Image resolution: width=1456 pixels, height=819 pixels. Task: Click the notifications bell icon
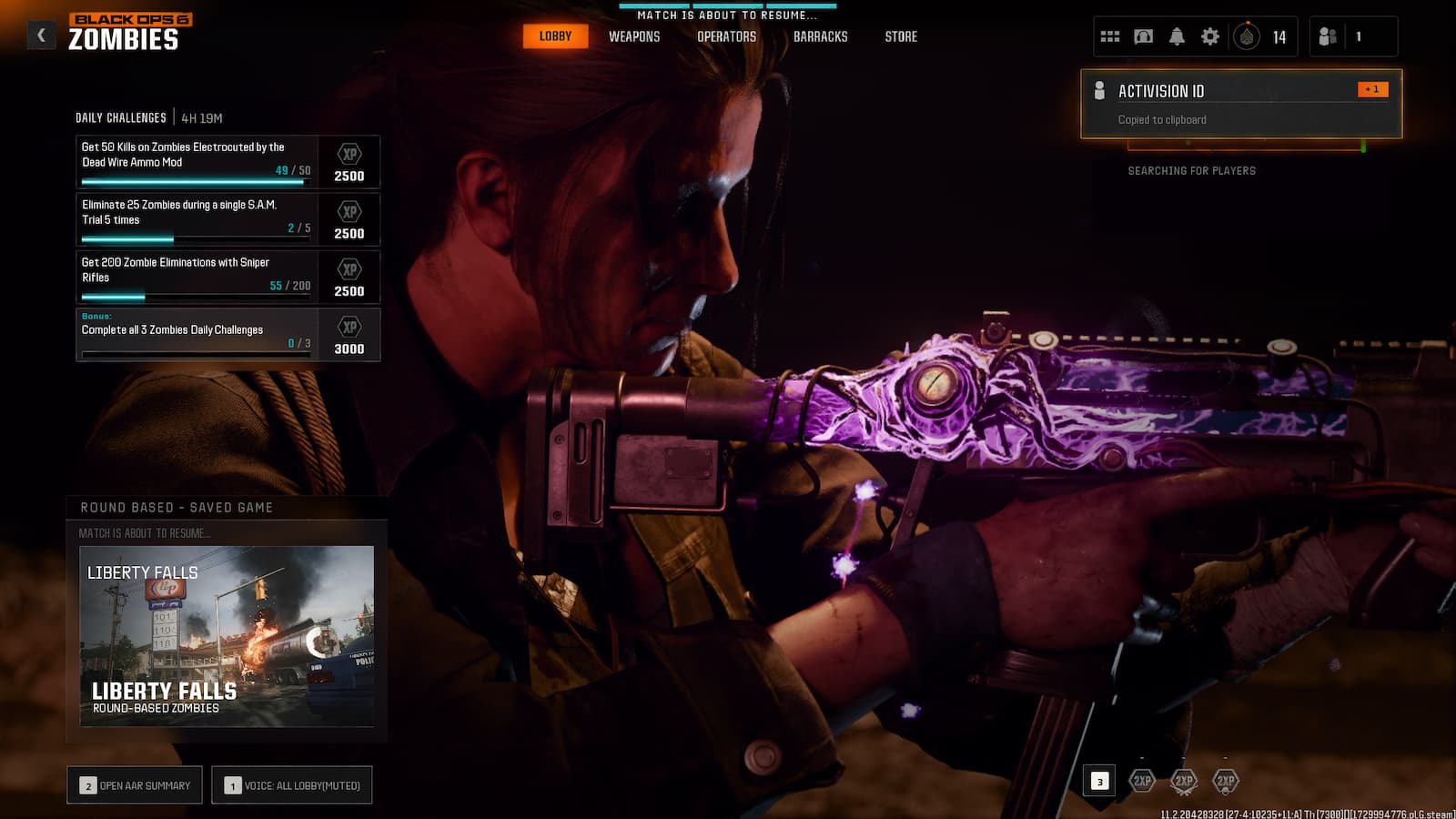click(x=1177, y=35)
